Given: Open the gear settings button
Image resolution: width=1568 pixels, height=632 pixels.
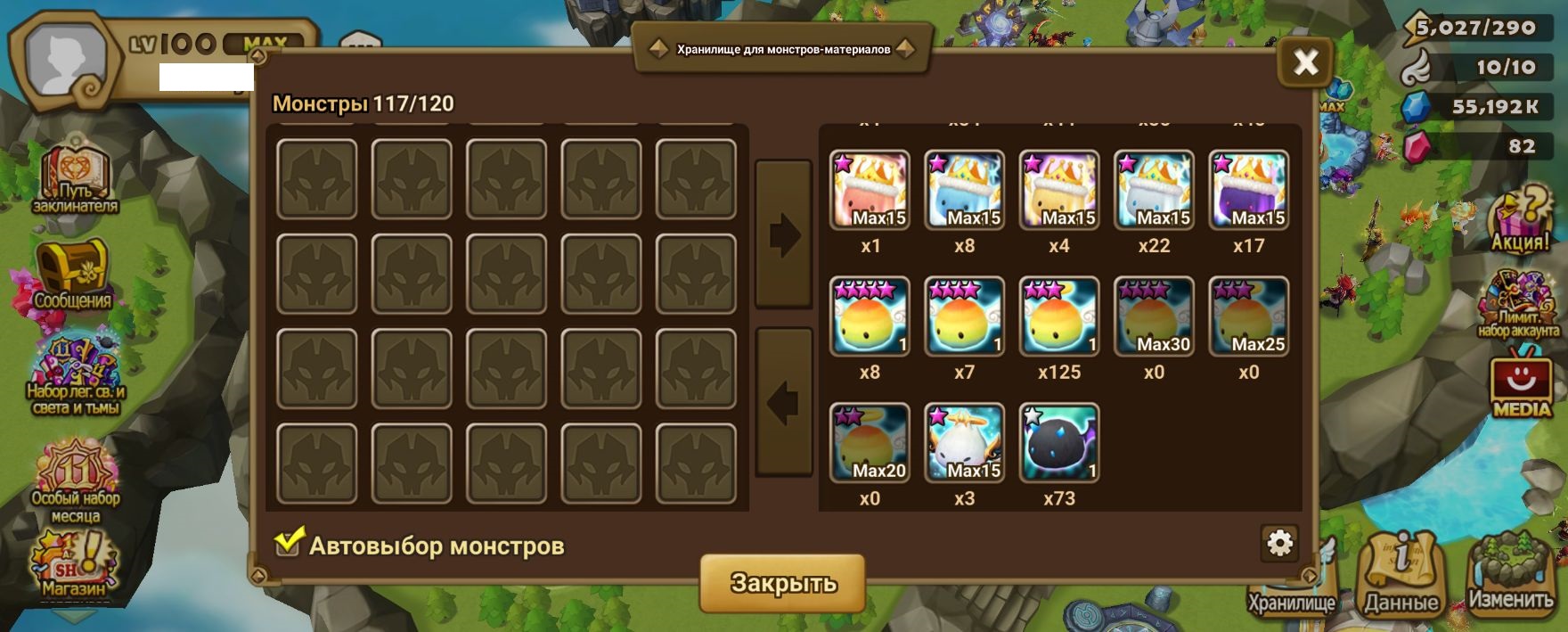Looking at the screenshot, I should click(1279, 543).
